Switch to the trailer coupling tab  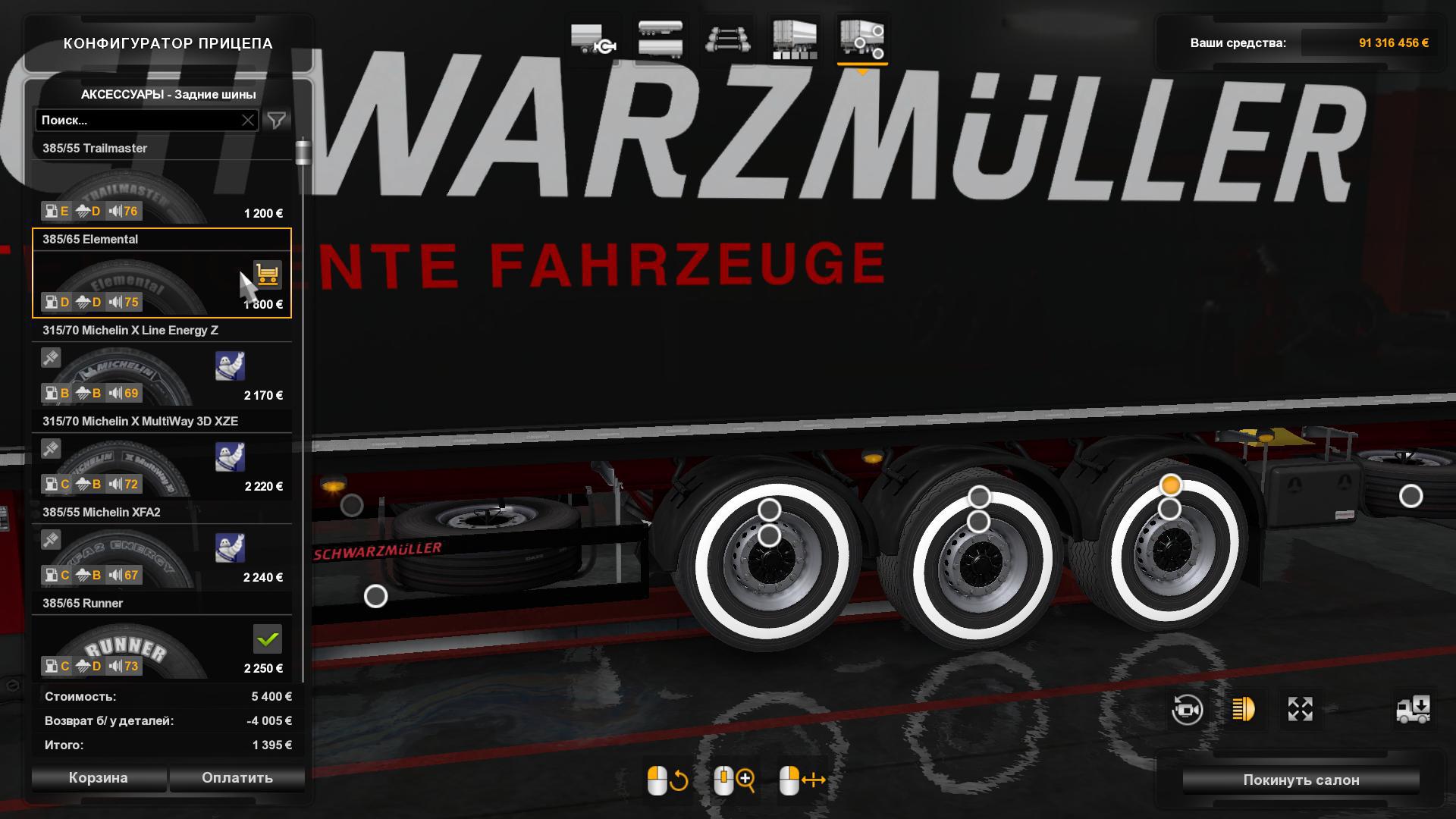592,38
